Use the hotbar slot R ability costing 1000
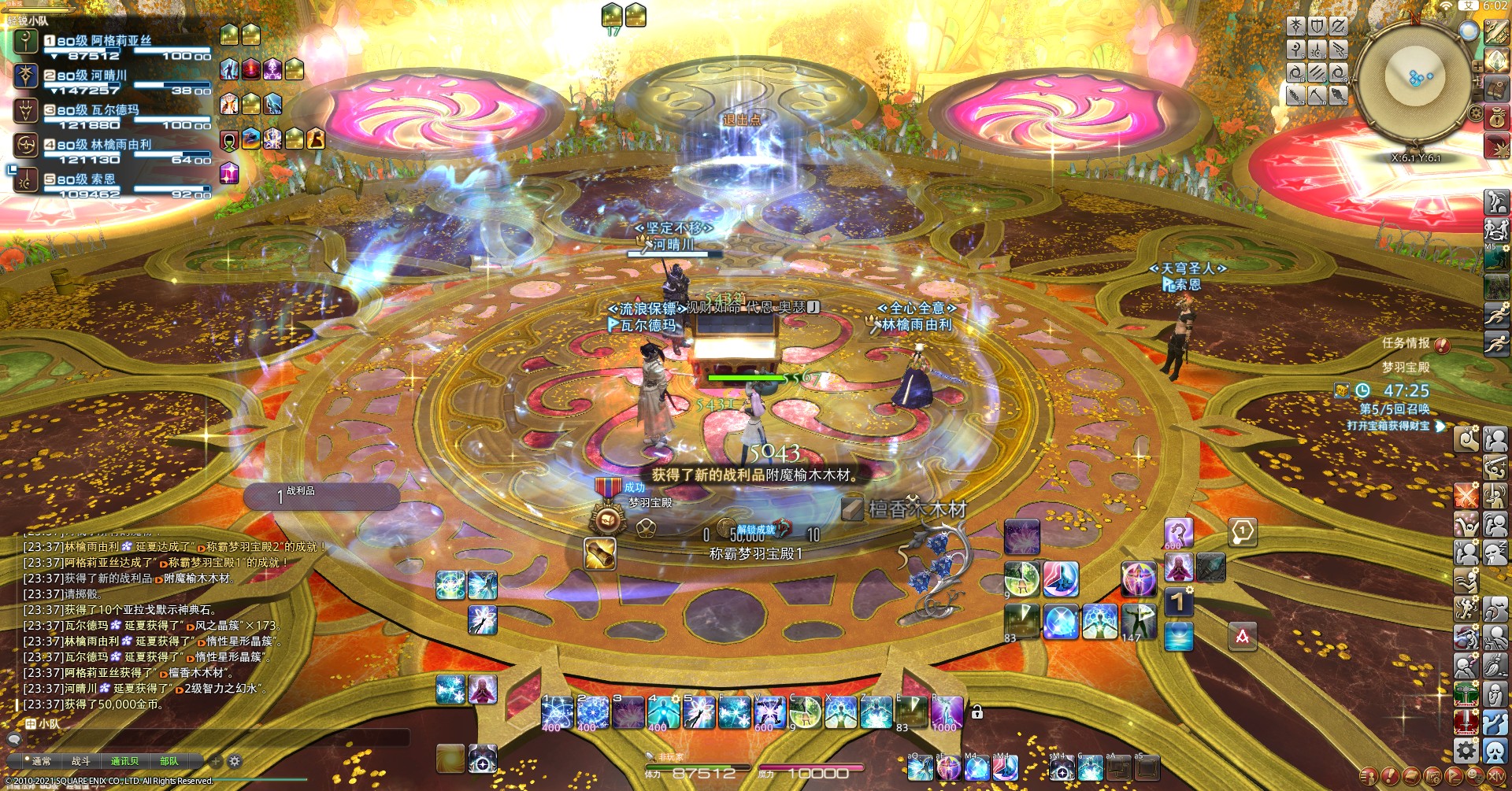This screenshot has width=1512, height=791. coord(946,713)
